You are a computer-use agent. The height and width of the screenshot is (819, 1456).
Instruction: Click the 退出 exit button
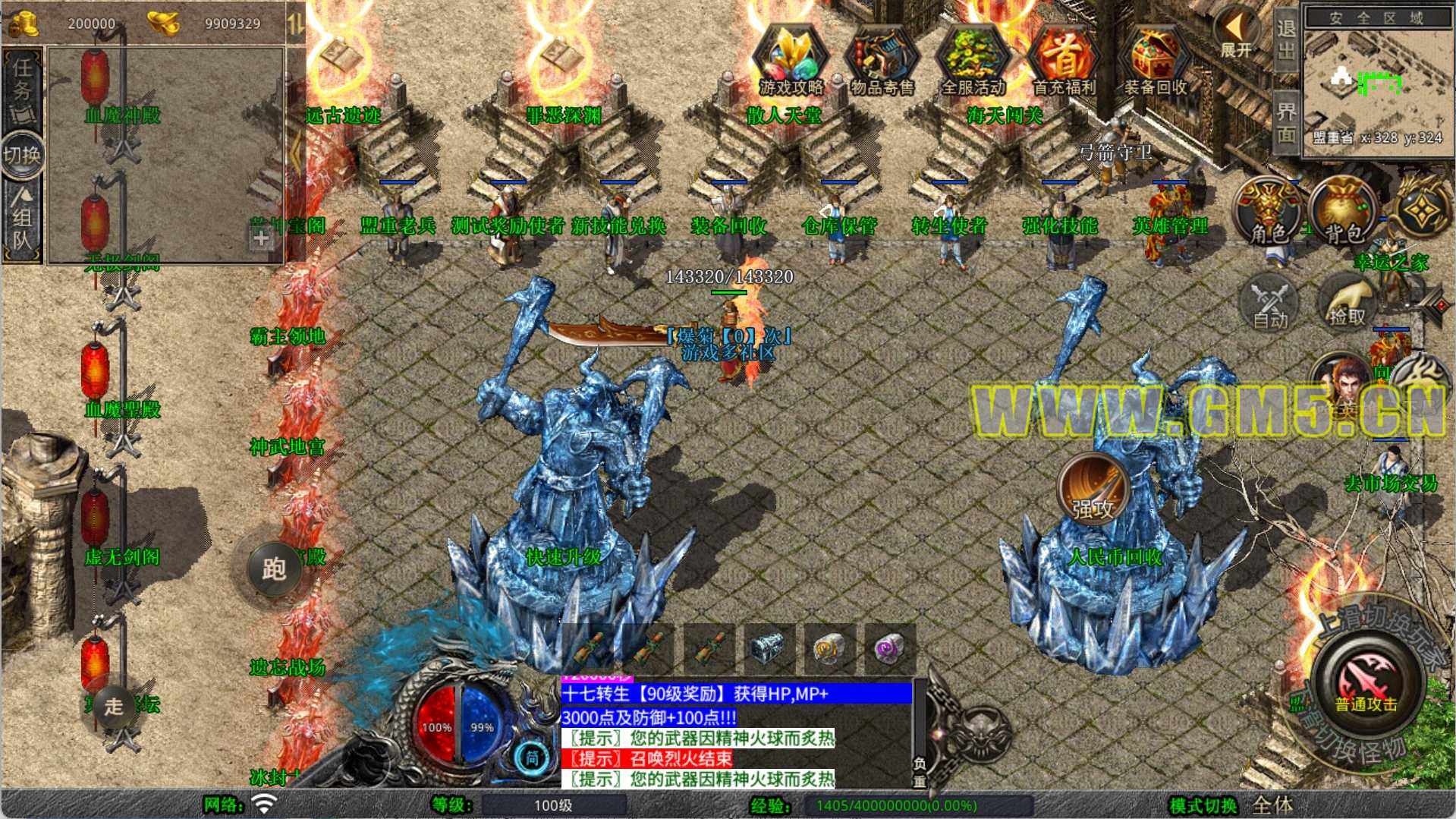(1285, 39)
